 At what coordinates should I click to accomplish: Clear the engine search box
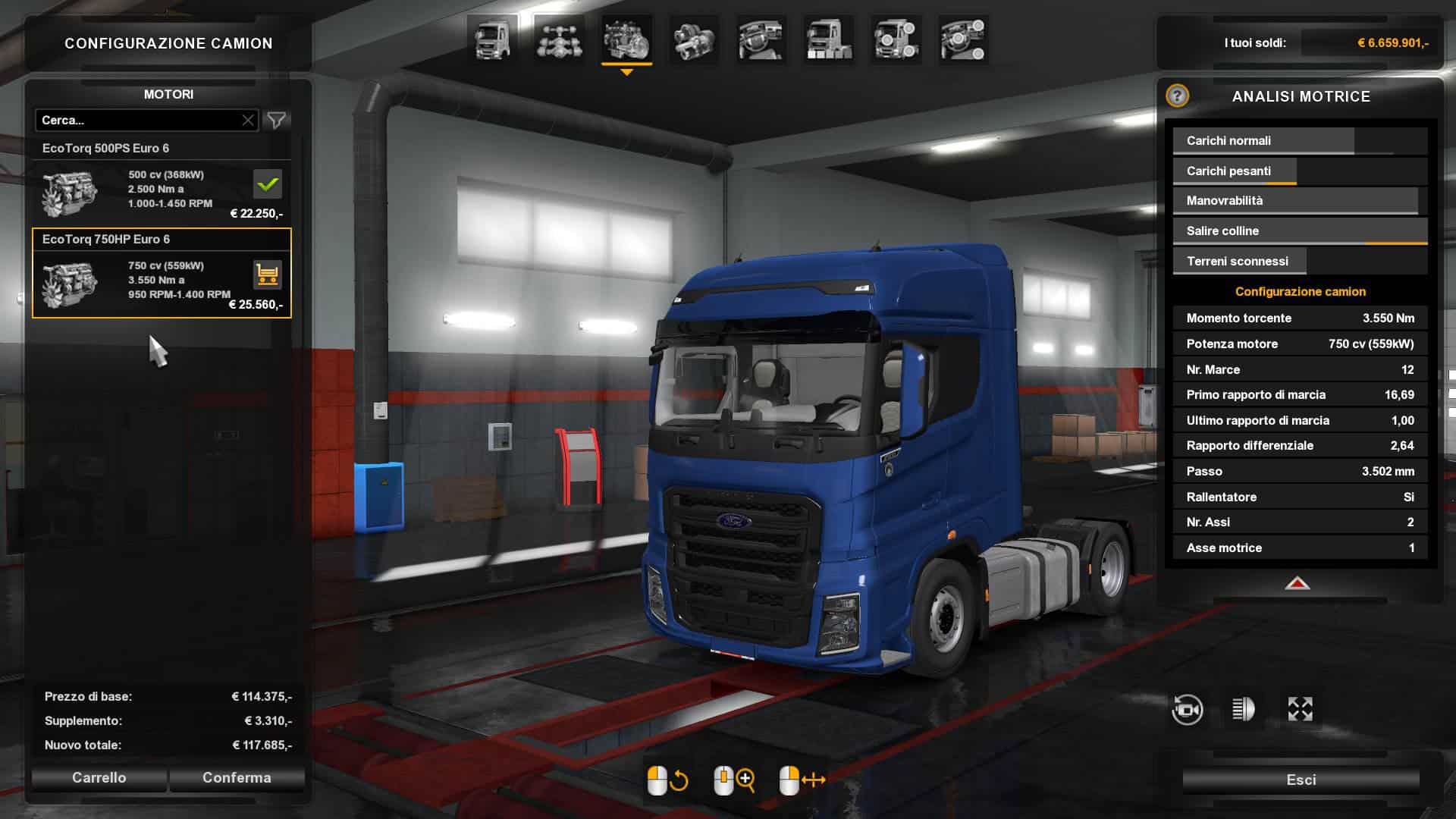tap(248, 121)
